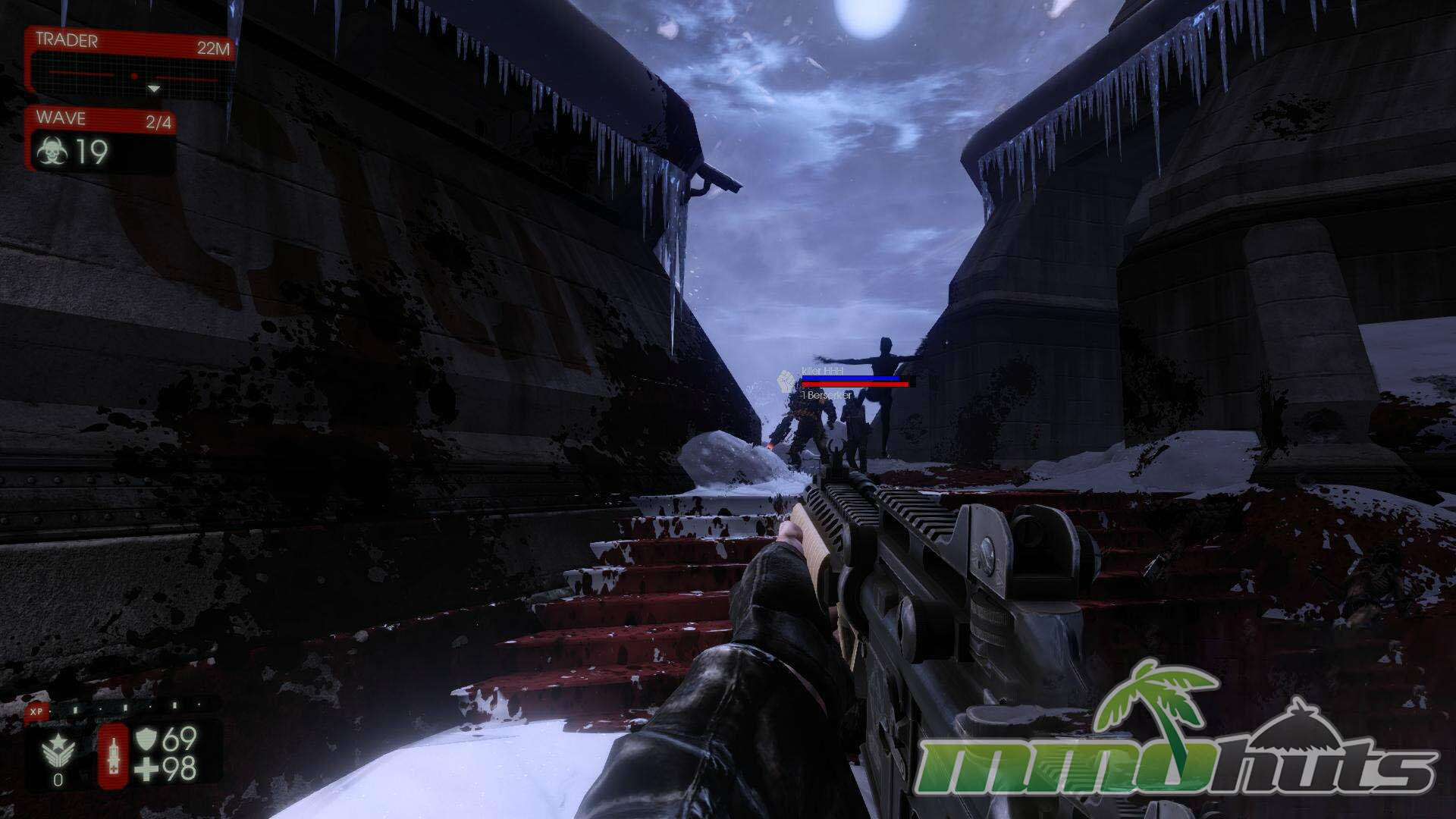1456x819 pixels.
Task: Activate the medical syringe icon
Action: click(114, 754)
